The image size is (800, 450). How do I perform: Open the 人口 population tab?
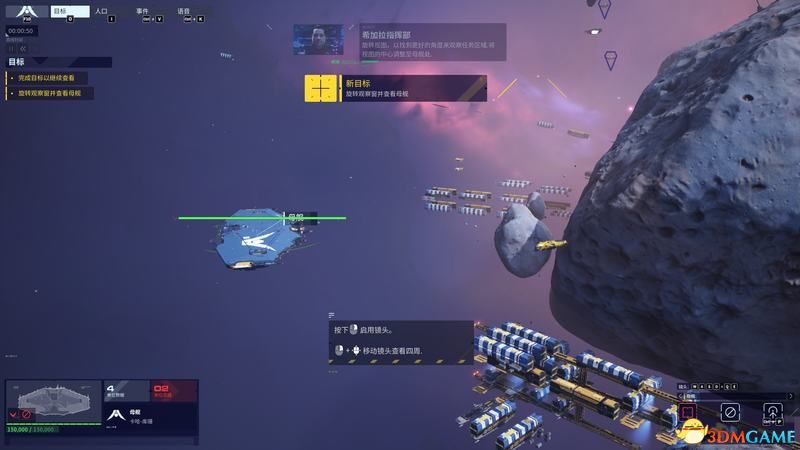101,12
